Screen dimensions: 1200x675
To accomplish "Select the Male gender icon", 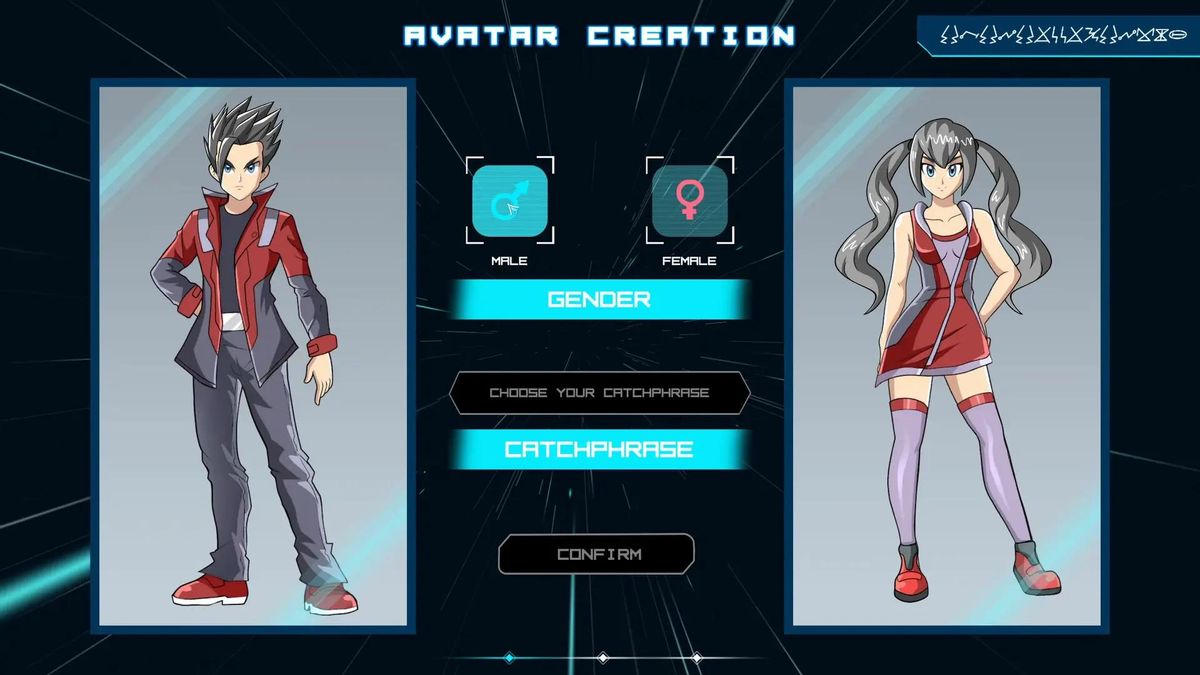I will [510, 200].
